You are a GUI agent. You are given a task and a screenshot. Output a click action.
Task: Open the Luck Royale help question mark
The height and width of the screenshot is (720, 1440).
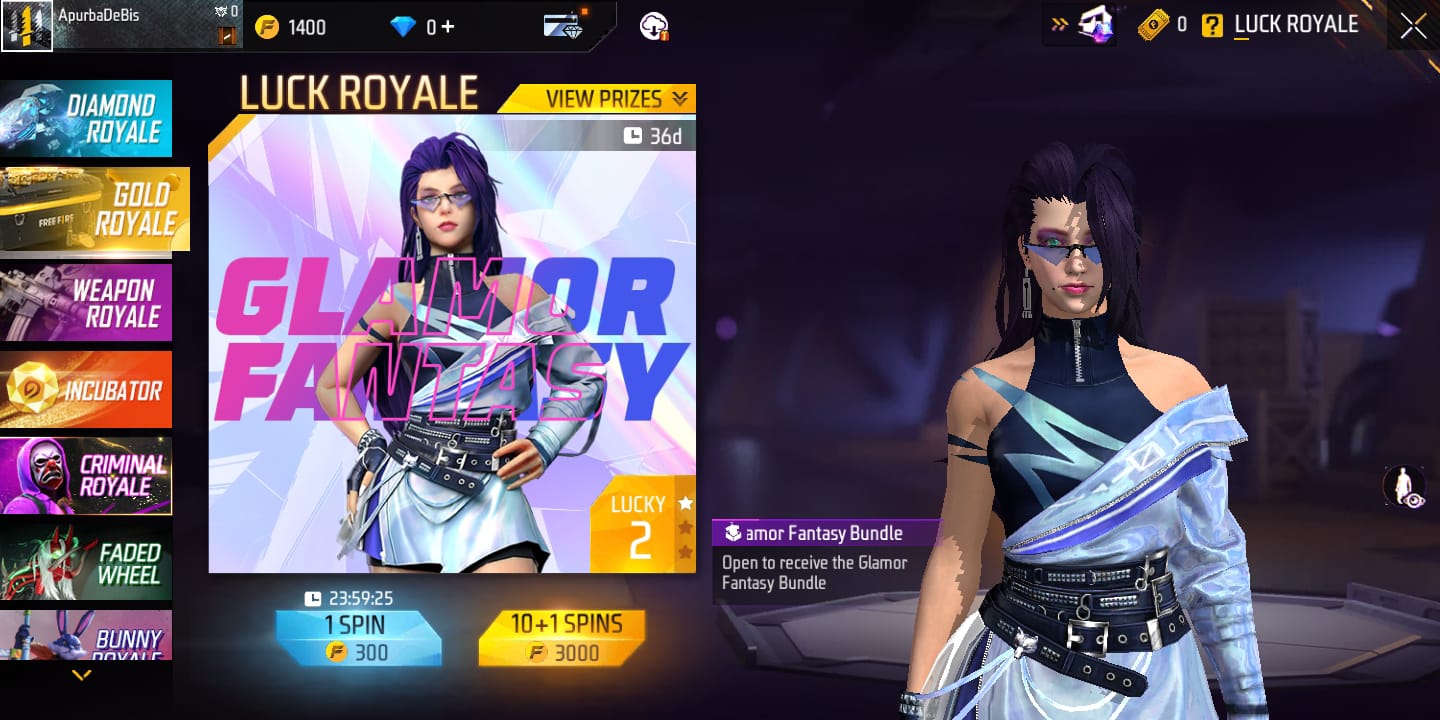(1212, 26)
